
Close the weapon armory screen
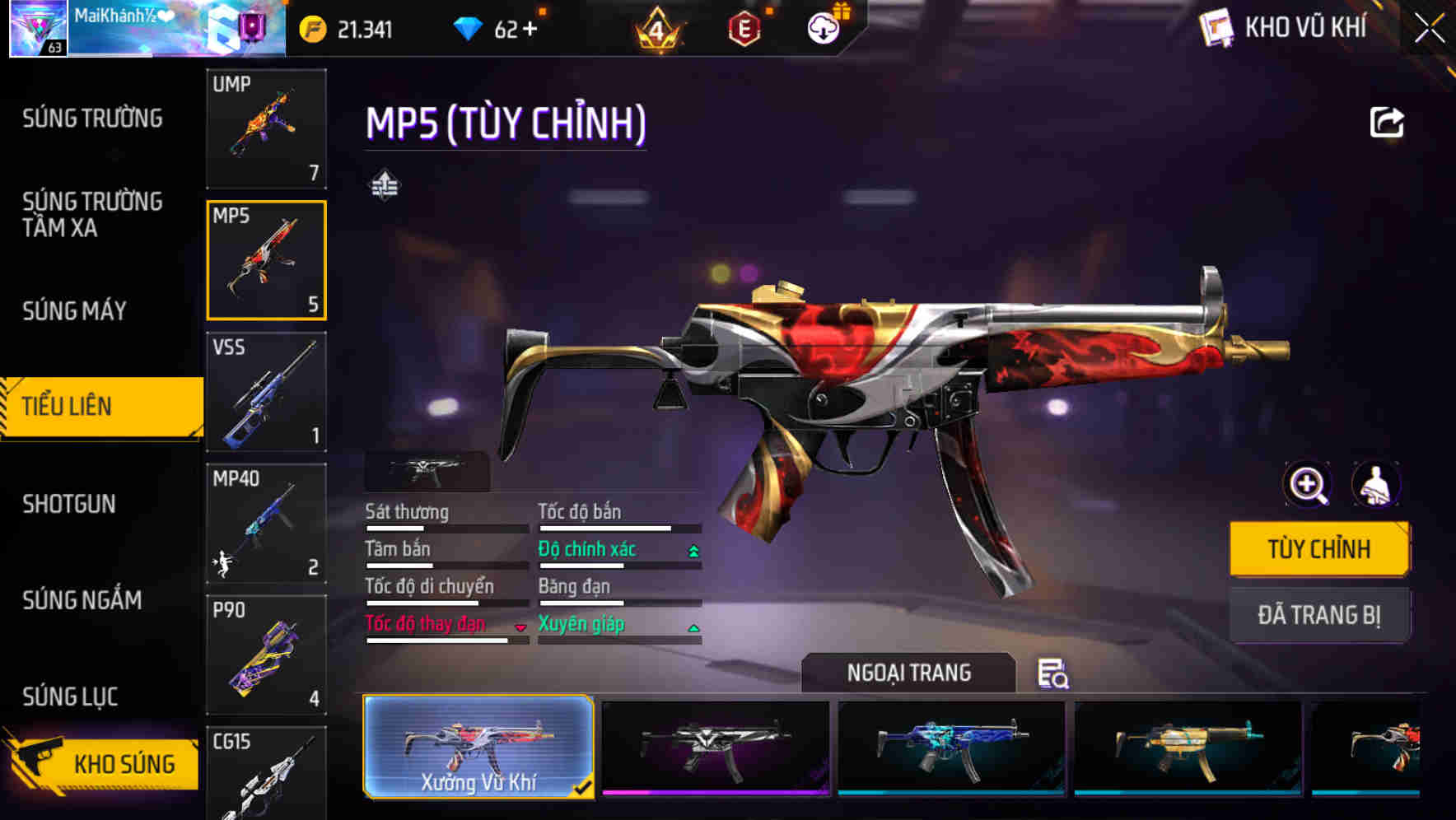point(1429,29)
